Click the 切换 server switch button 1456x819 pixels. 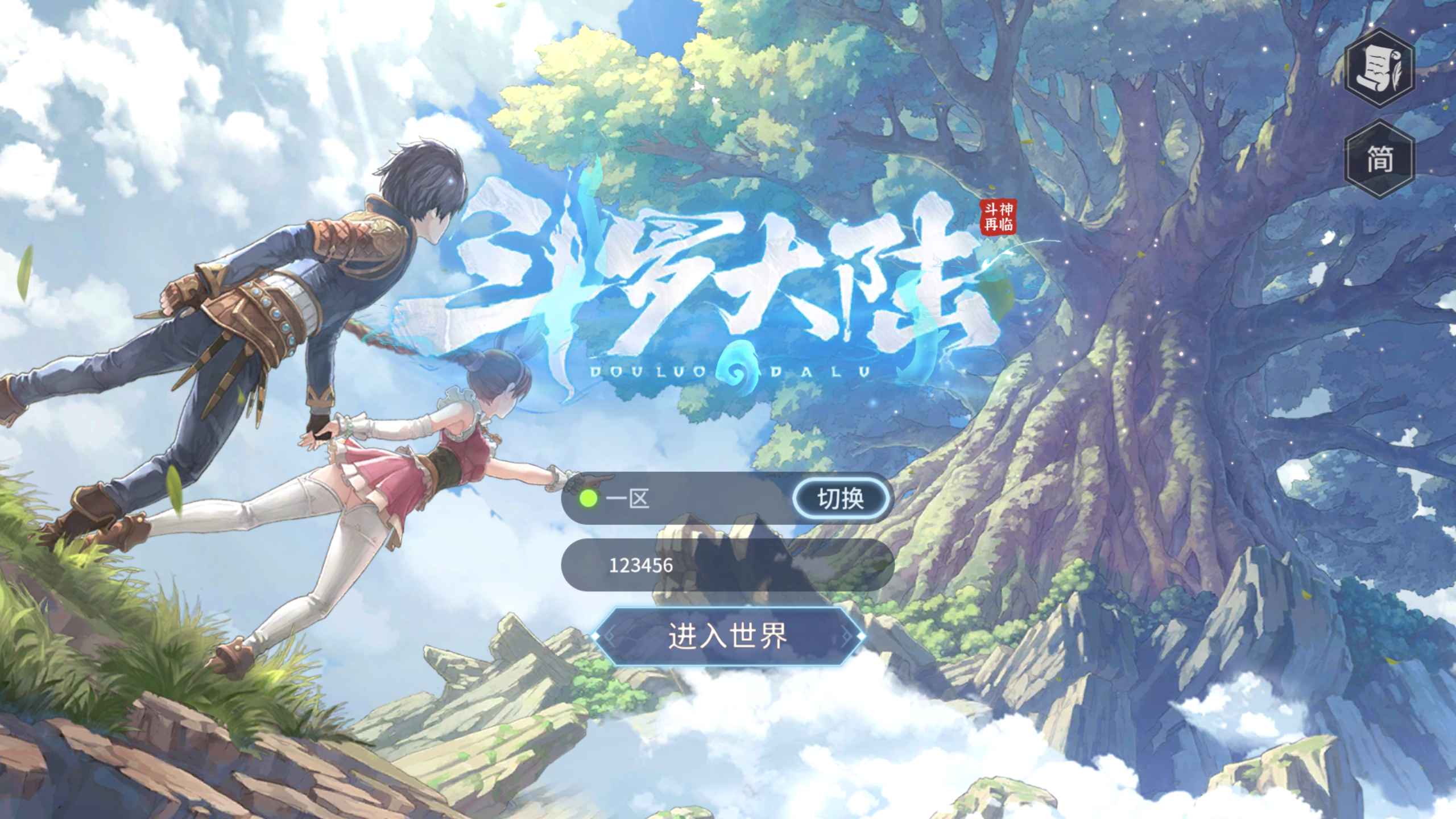(x=840, y=499)
